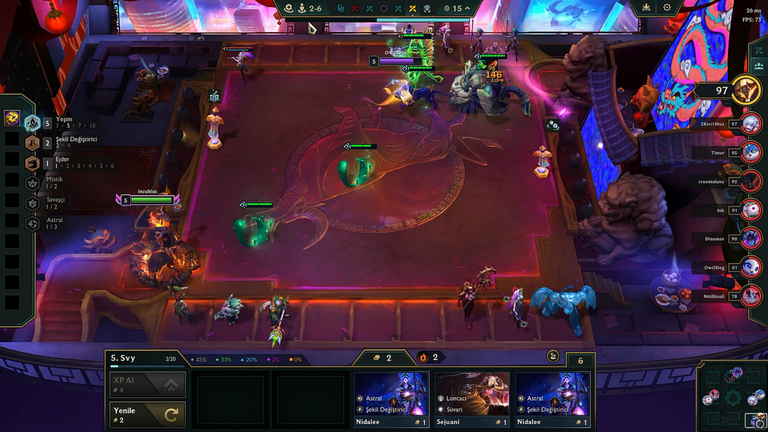Click the minimap in the corner
The width and height of the screenshot is (768, 432).
tap(729, 395)
